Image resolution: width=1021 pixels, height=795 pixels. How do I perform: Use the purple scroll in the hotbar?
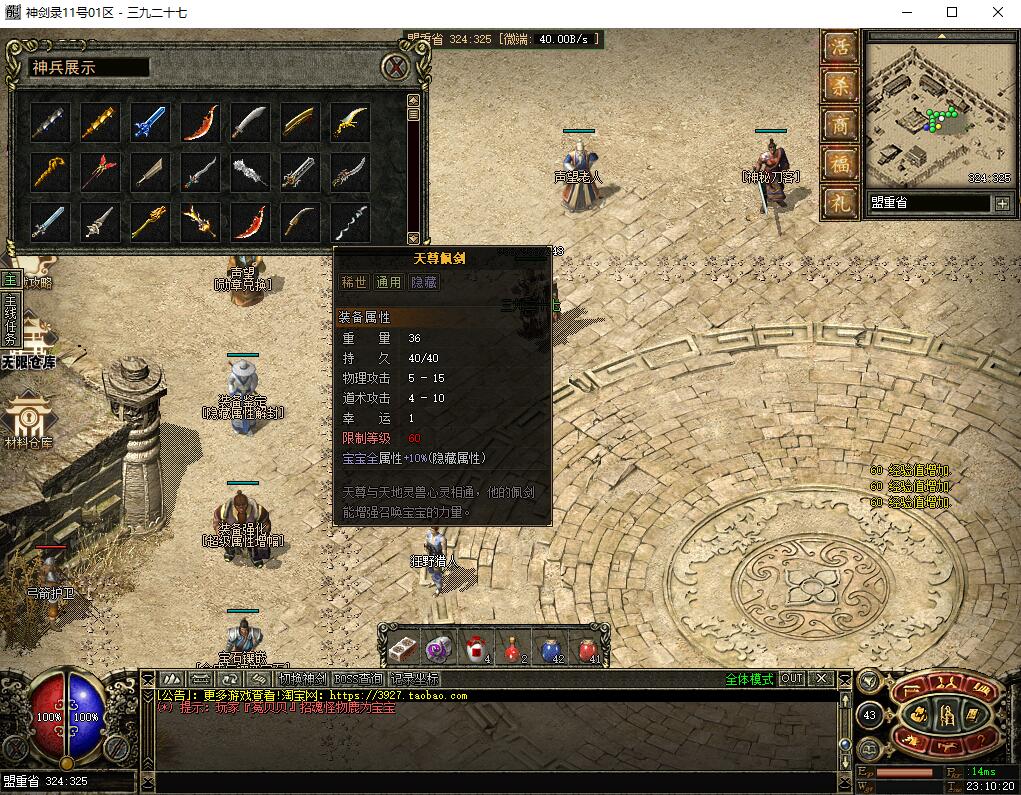click(x=439, y=648)
